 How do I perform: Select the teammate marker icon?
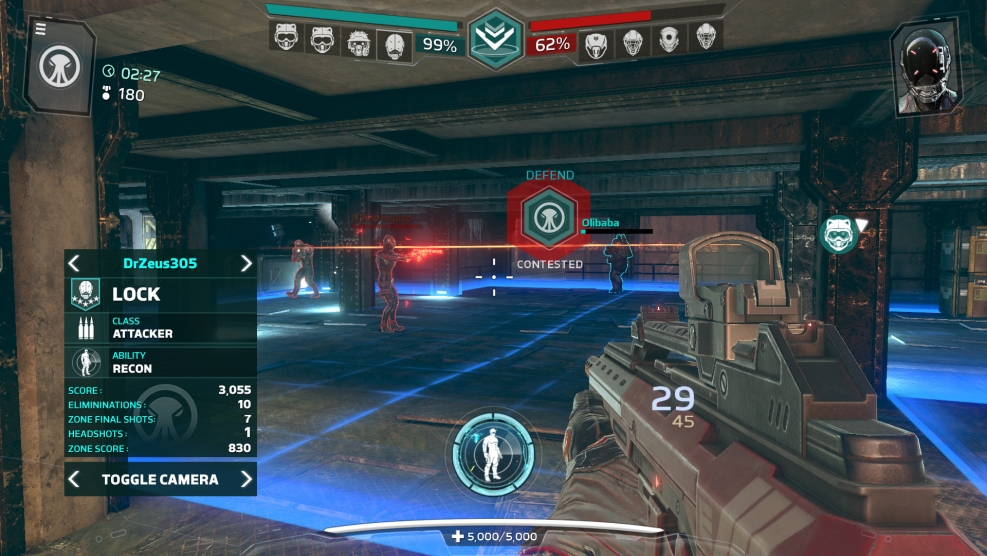[836, 234]
